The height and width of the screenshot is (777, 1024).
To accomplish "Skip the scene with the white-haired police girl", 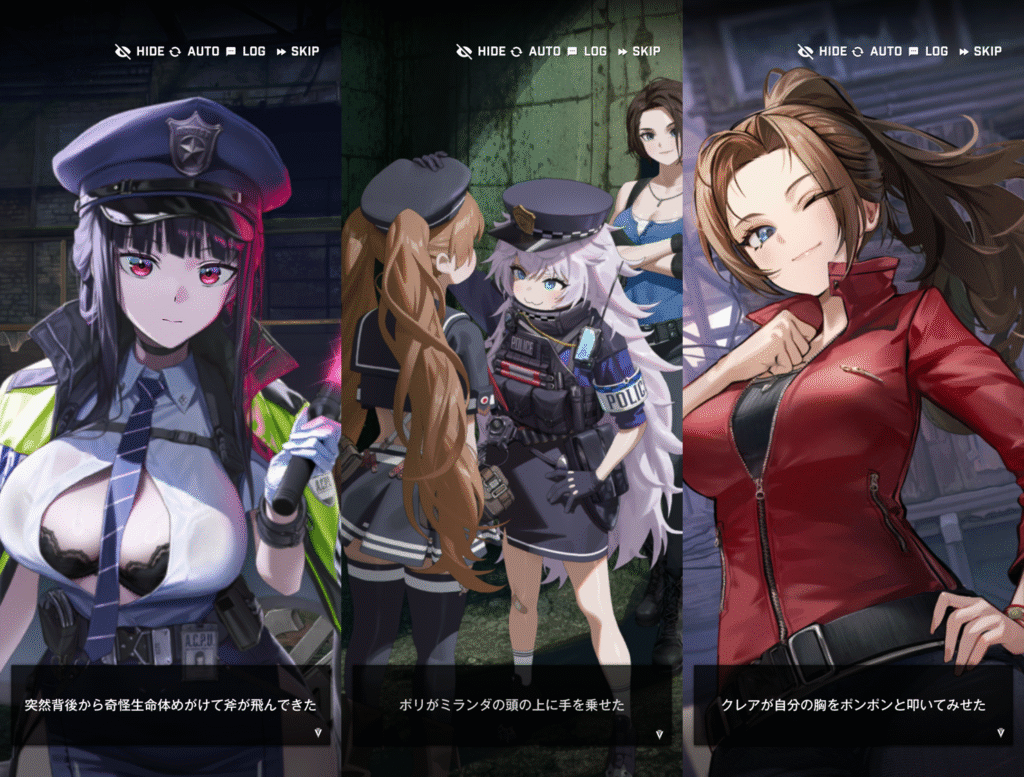I will [638, 51].
